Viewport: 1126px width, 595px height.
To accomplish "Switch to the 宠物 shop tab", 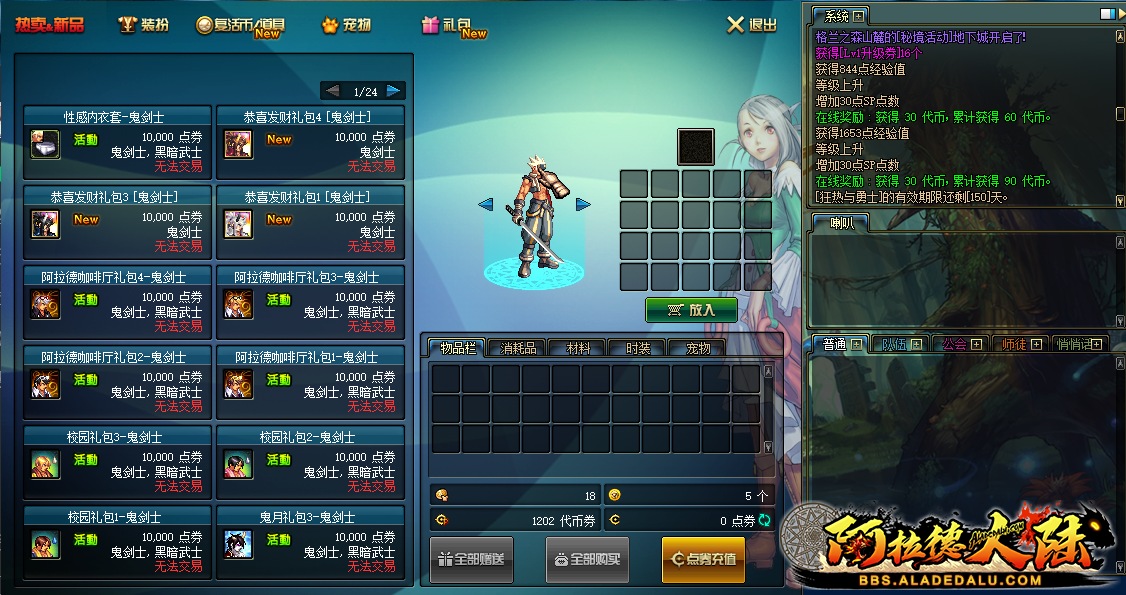I will tap(346, 25).
